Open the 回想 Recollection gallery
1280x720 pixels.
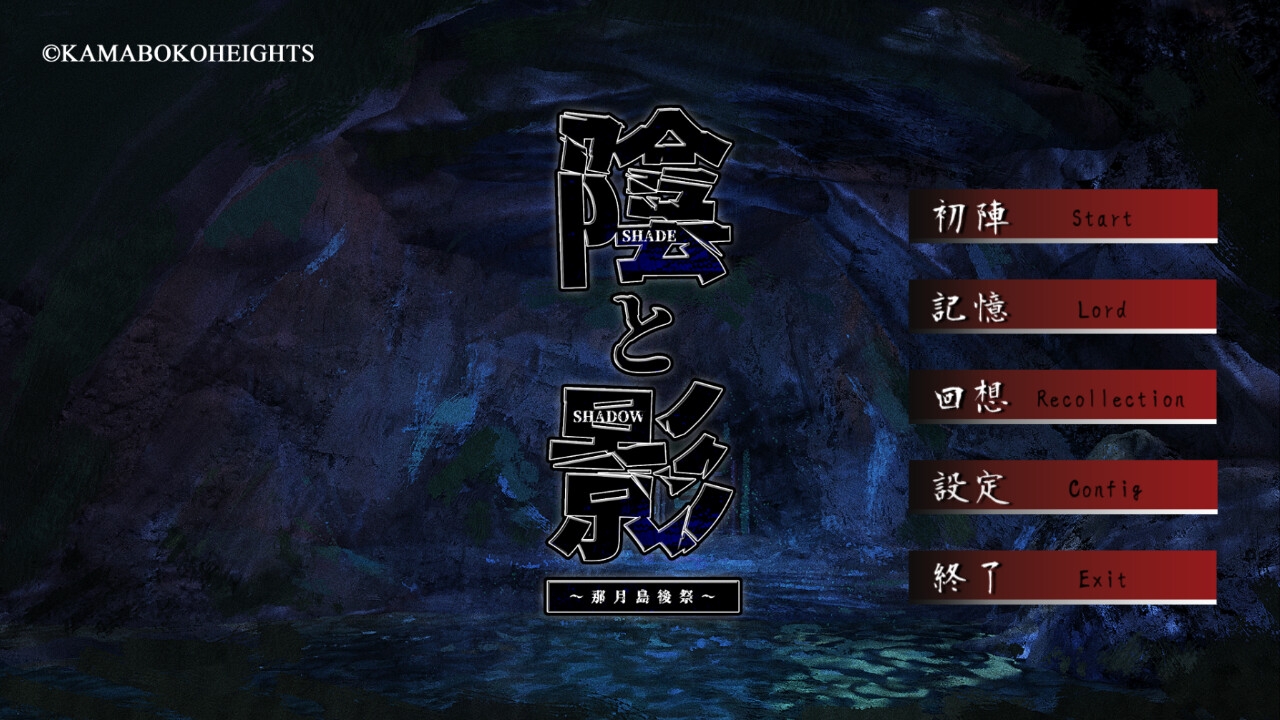[x=1062, y=397]
